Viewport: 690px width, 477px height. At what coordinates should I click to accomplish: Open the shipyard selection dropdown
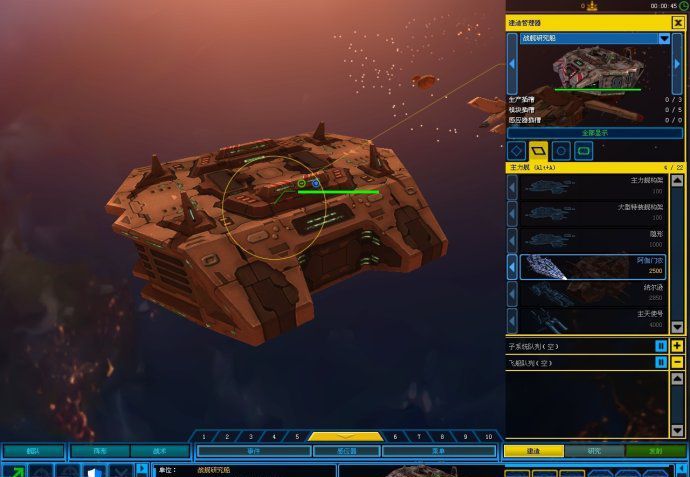coord(664,38)
